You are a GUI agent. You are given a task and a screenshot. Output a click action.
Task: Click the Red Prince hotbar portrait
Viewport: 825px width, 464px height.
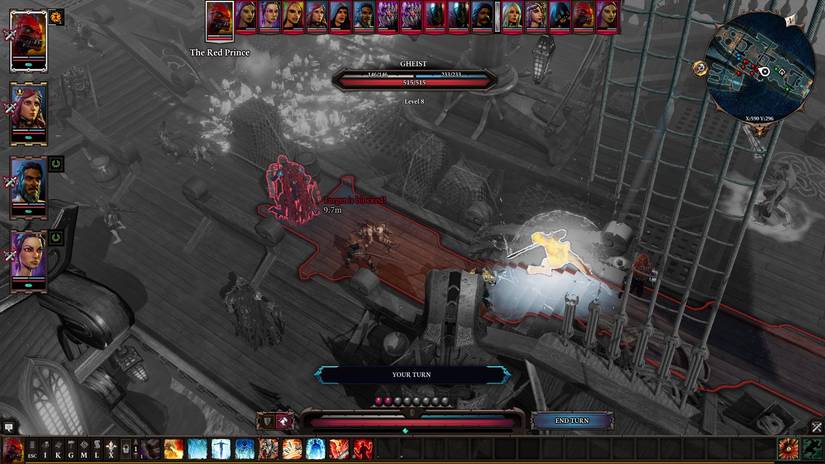coord(13,449)
